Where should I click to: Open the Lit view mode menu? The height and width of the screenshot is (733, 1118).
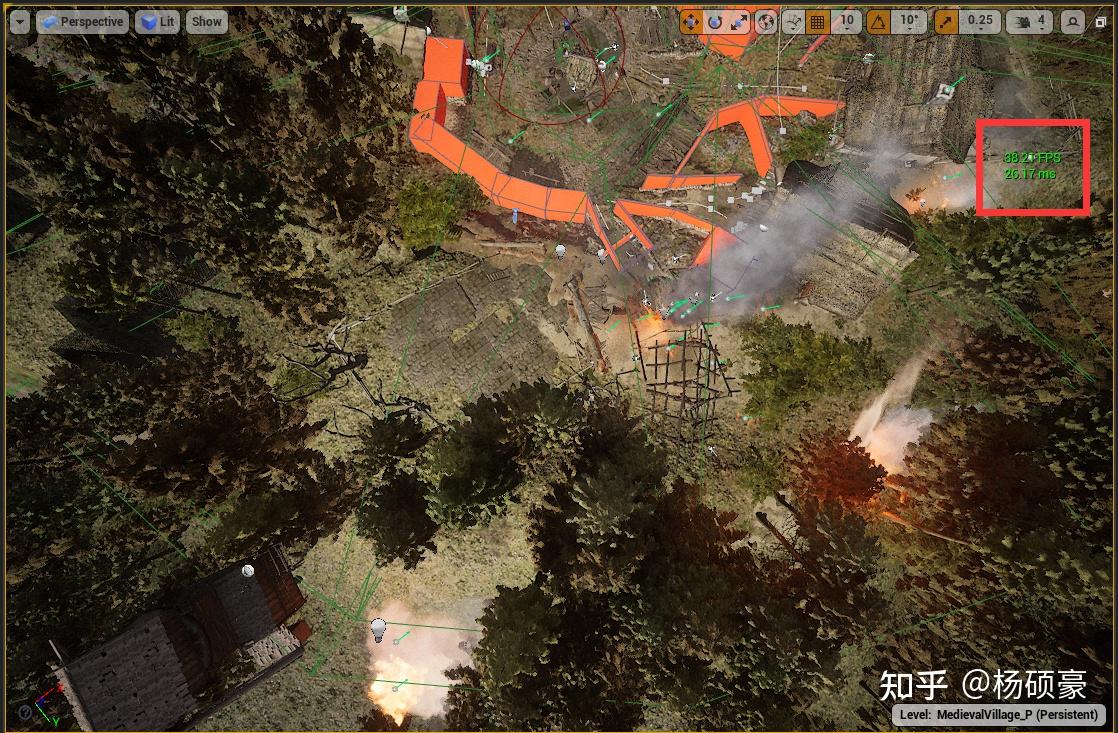tap(158, 22)
